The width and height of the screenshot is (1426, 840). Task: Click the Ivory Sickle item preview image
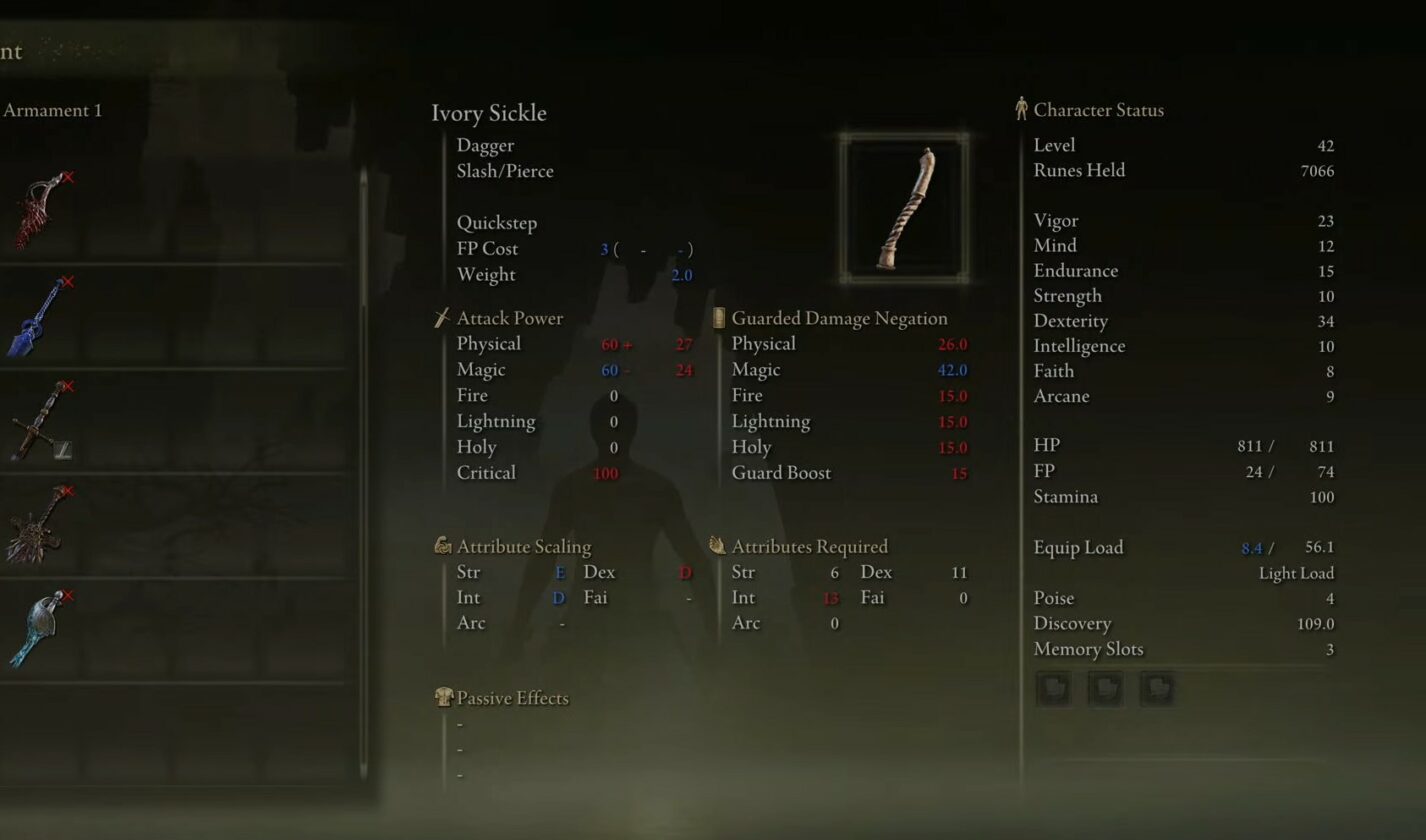point(904,207)
